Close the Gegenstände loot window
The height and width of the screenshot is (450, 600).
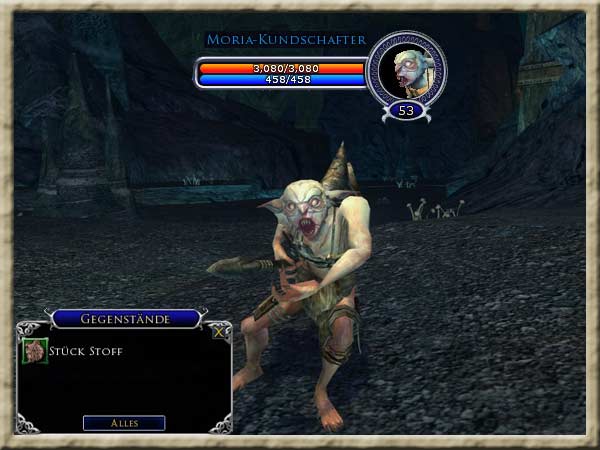pos(219,332)
